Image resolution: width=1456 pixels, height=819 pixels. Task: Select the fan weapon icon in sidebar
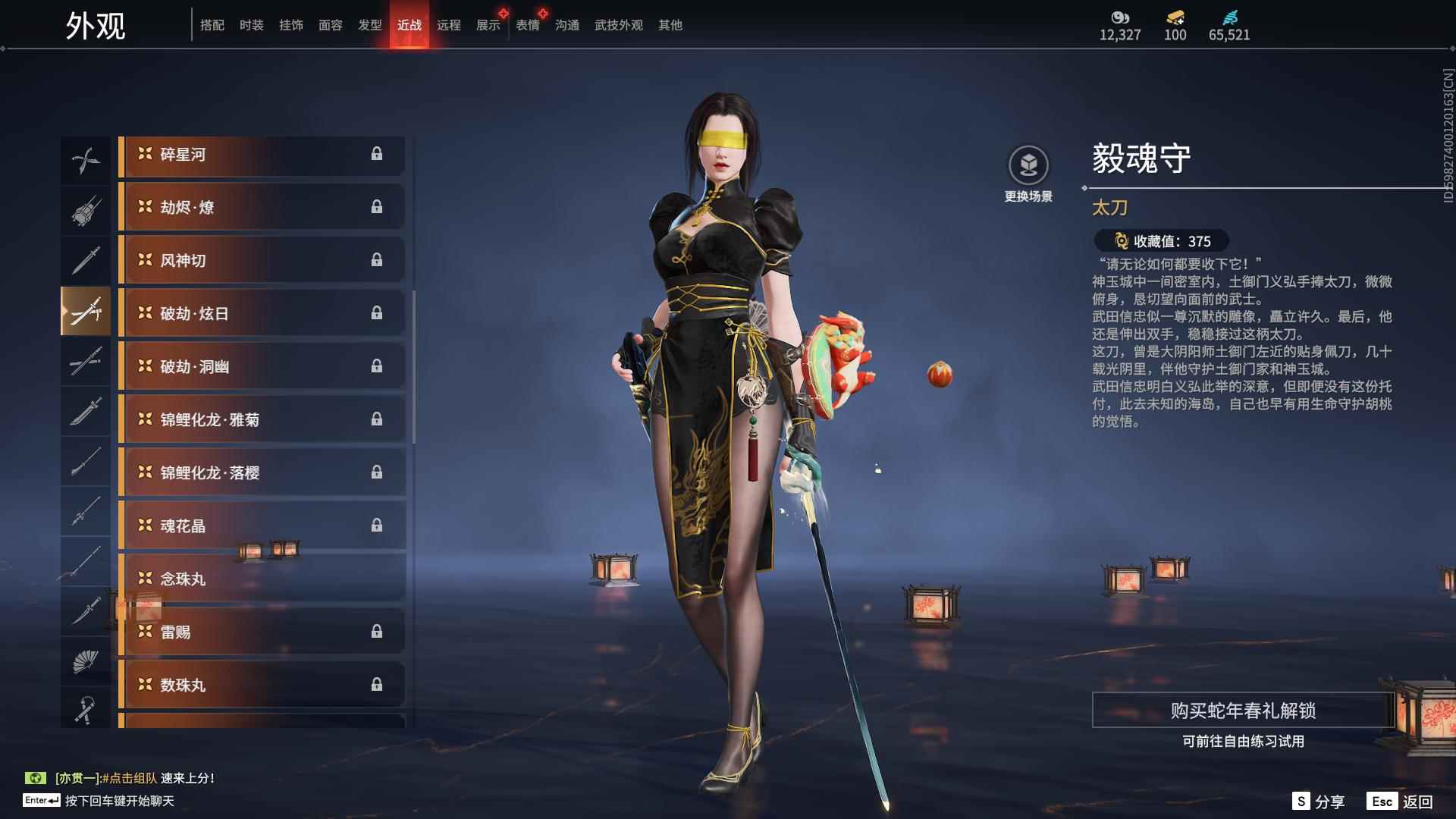tap(86, 658)
